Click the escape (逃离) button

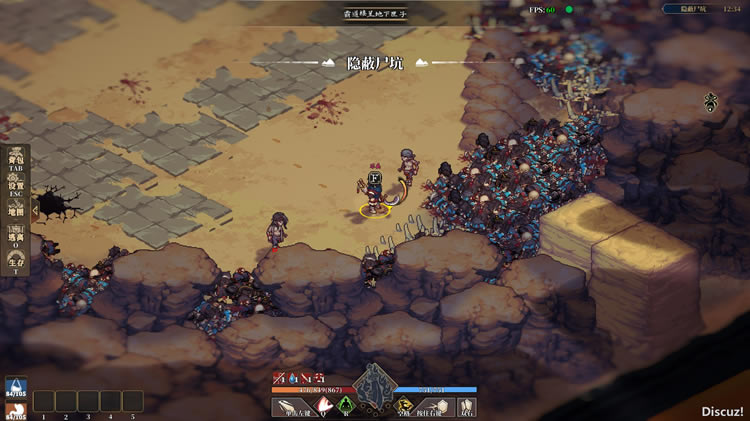click(16, 237)
